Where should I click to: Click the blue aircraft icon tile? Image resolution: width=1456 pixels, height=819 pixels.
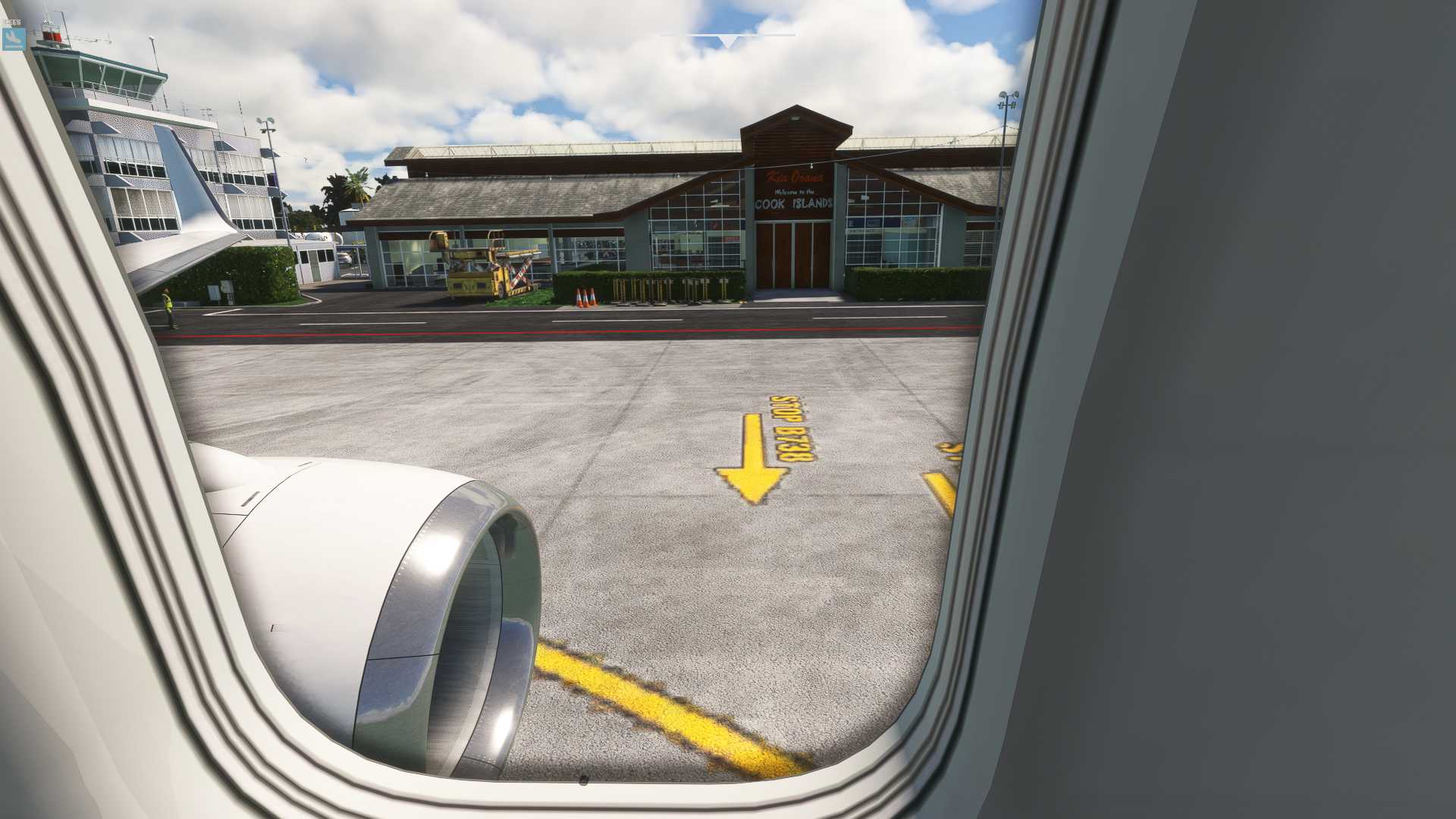tap(14, 39)
